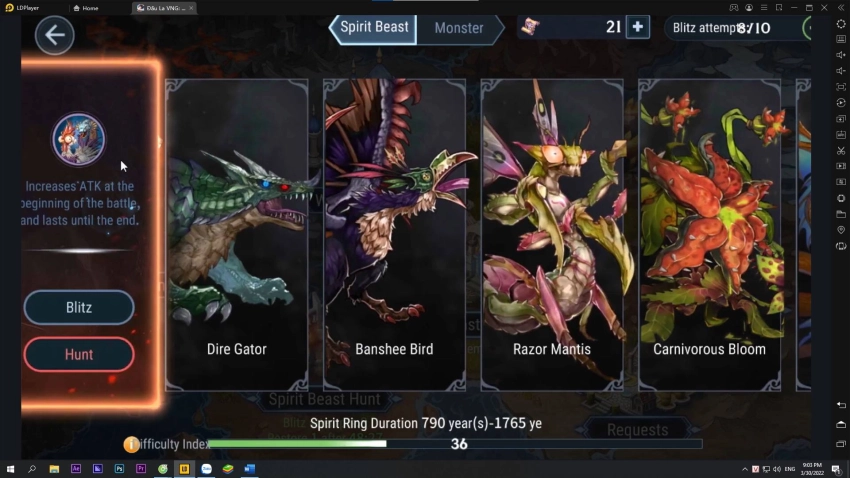
Task: Pick the Razor Mantis card
Action: 552,235
